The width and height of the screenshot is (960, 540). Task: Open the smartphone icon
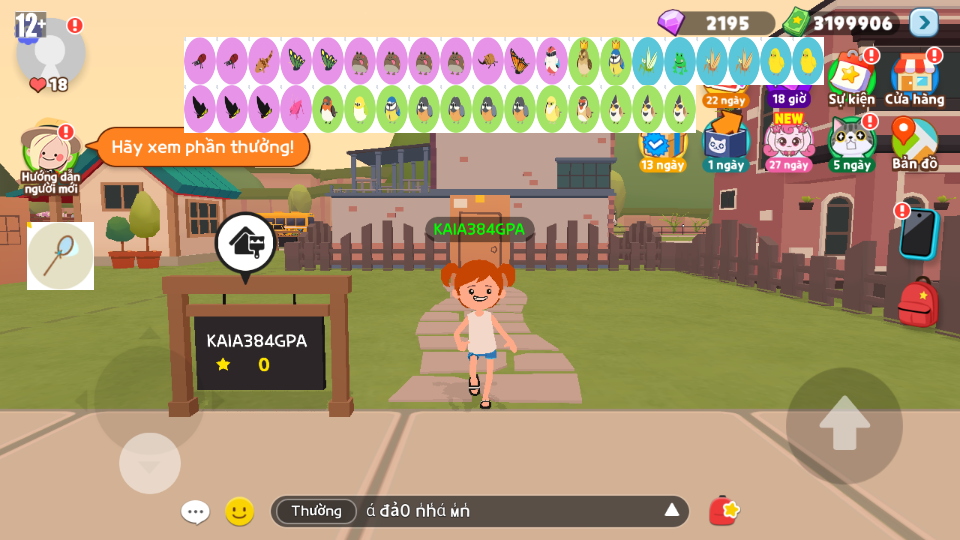[917, 233]
